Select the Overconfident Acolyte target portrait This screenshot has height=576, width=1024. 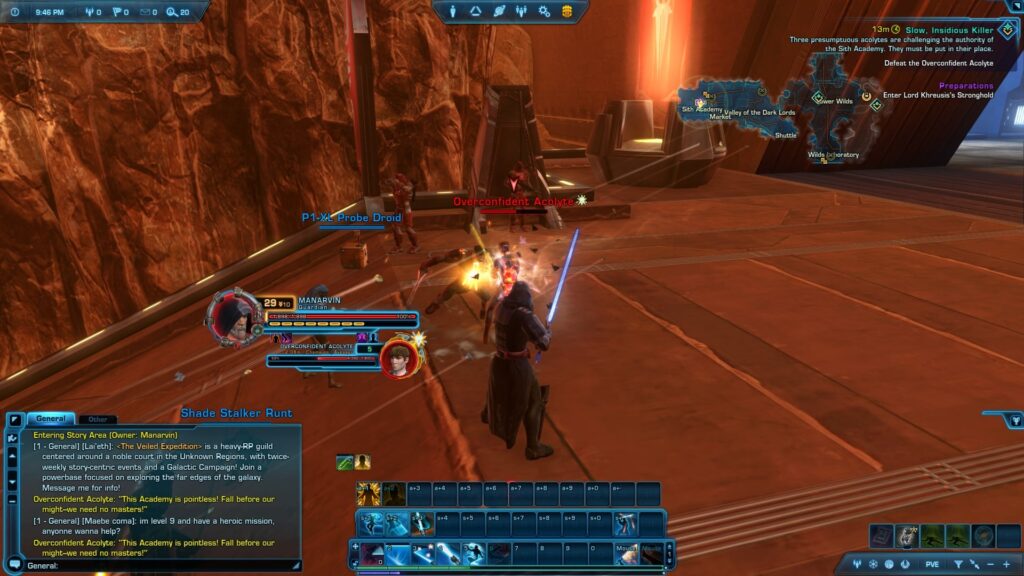(x=397, y=359)
